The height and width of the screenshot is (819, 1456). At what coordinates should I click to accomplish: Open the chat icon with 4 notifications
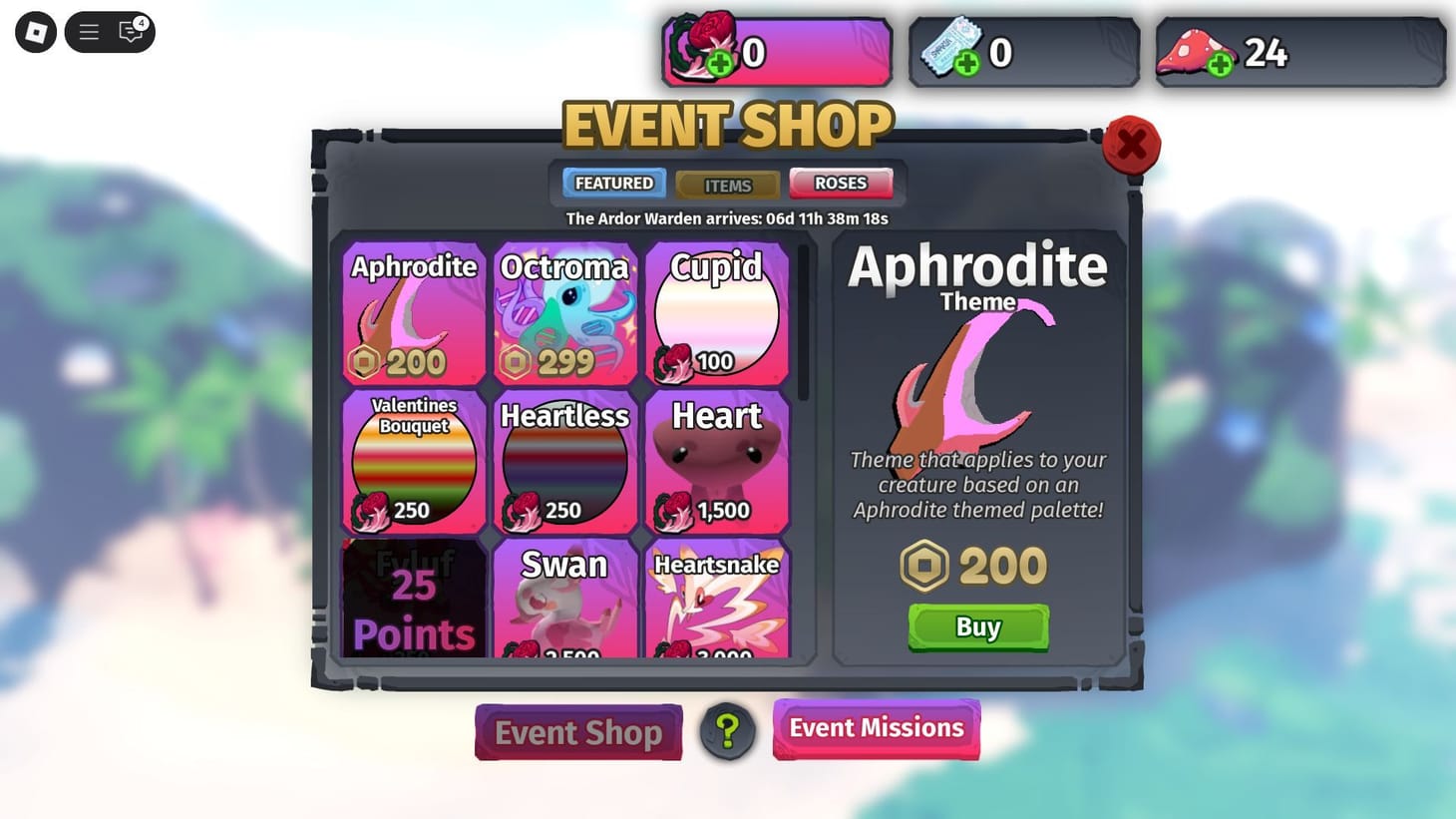click(129, 32)
